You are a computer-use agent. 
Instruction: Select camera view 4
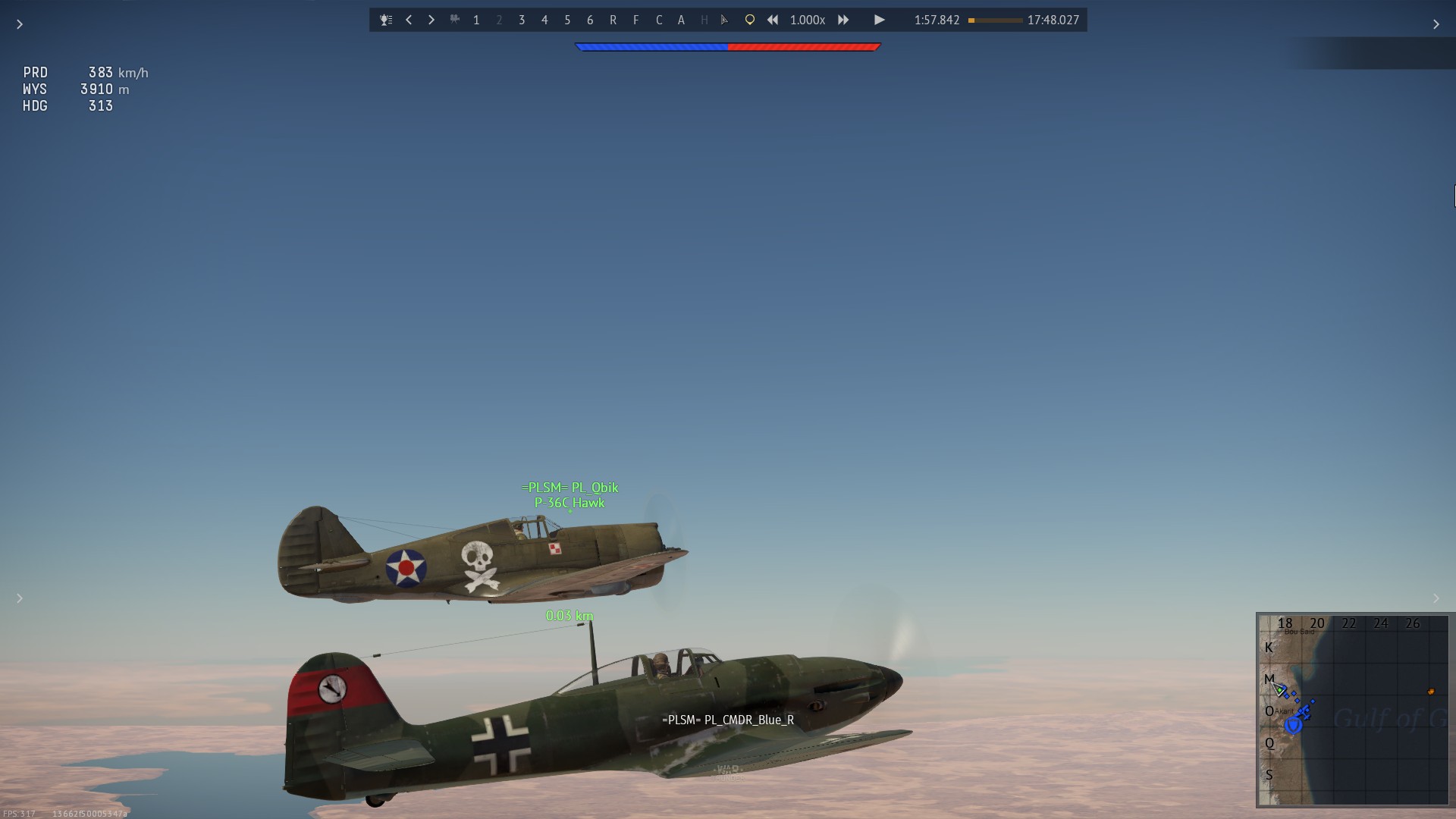(544, 20)
